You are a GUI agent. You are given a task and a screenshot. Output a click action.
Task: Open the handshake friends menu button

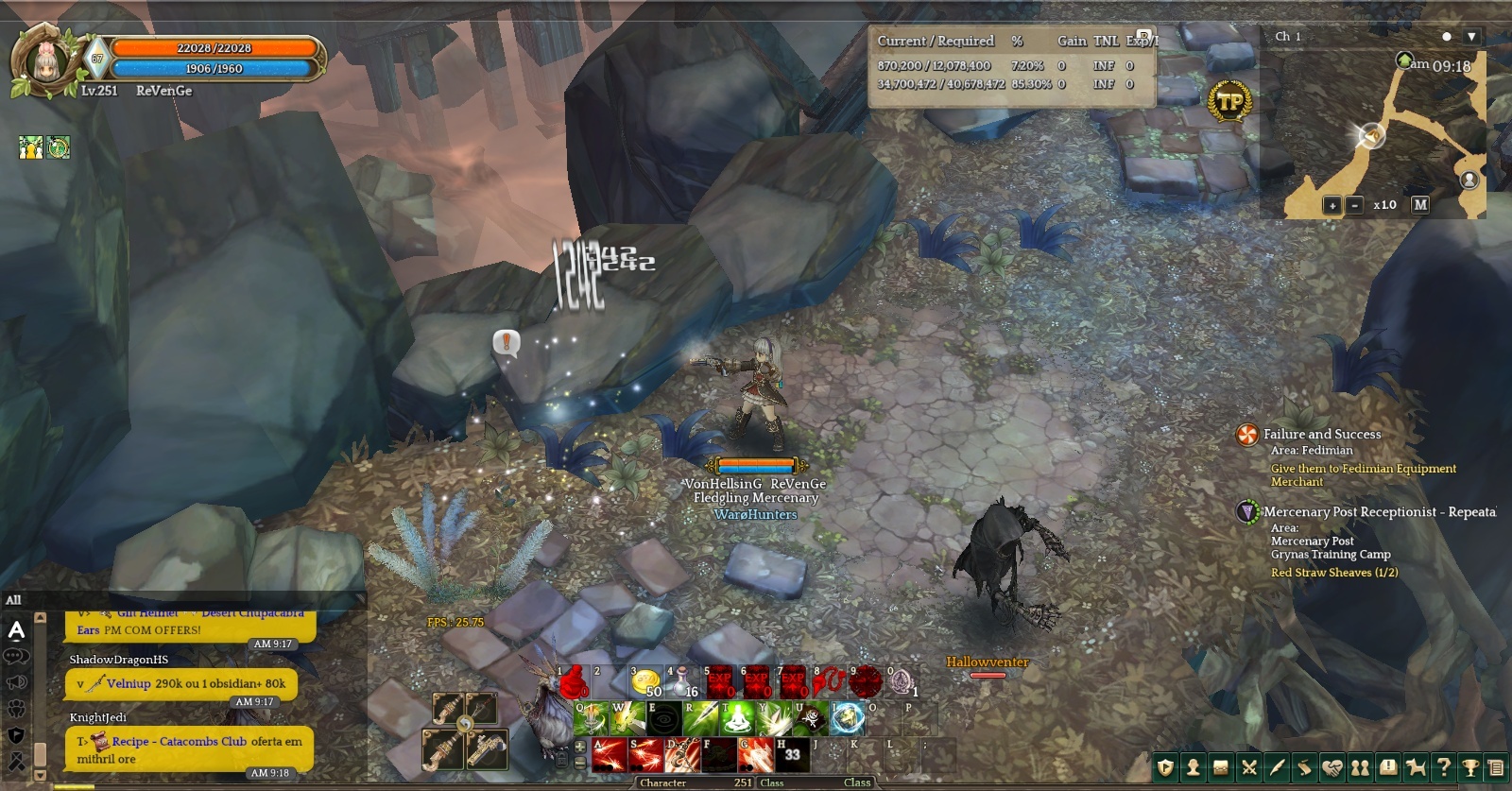click(x=1332, y=767)
